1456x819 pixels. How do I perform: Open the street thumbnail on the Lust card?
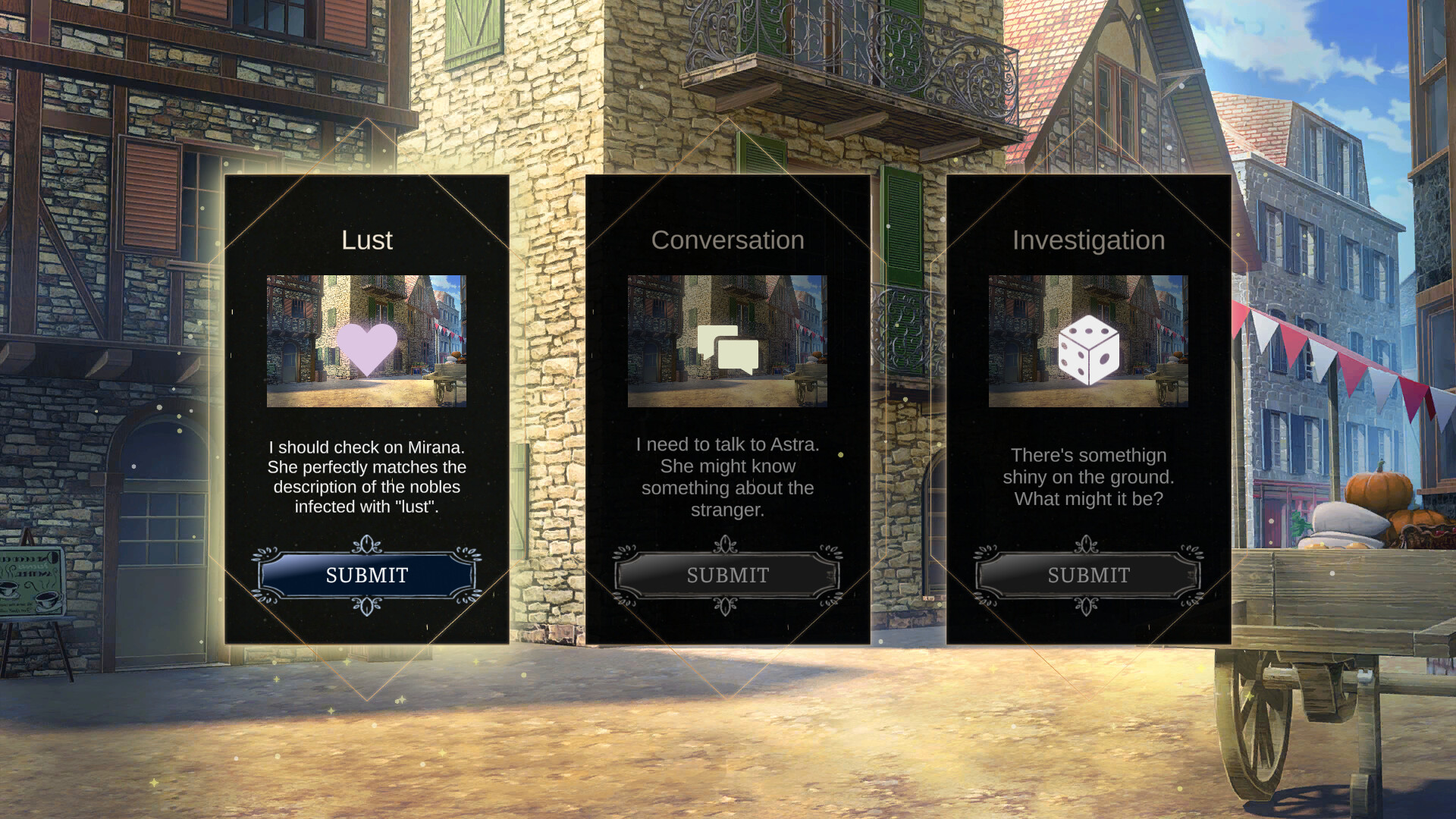367,341
